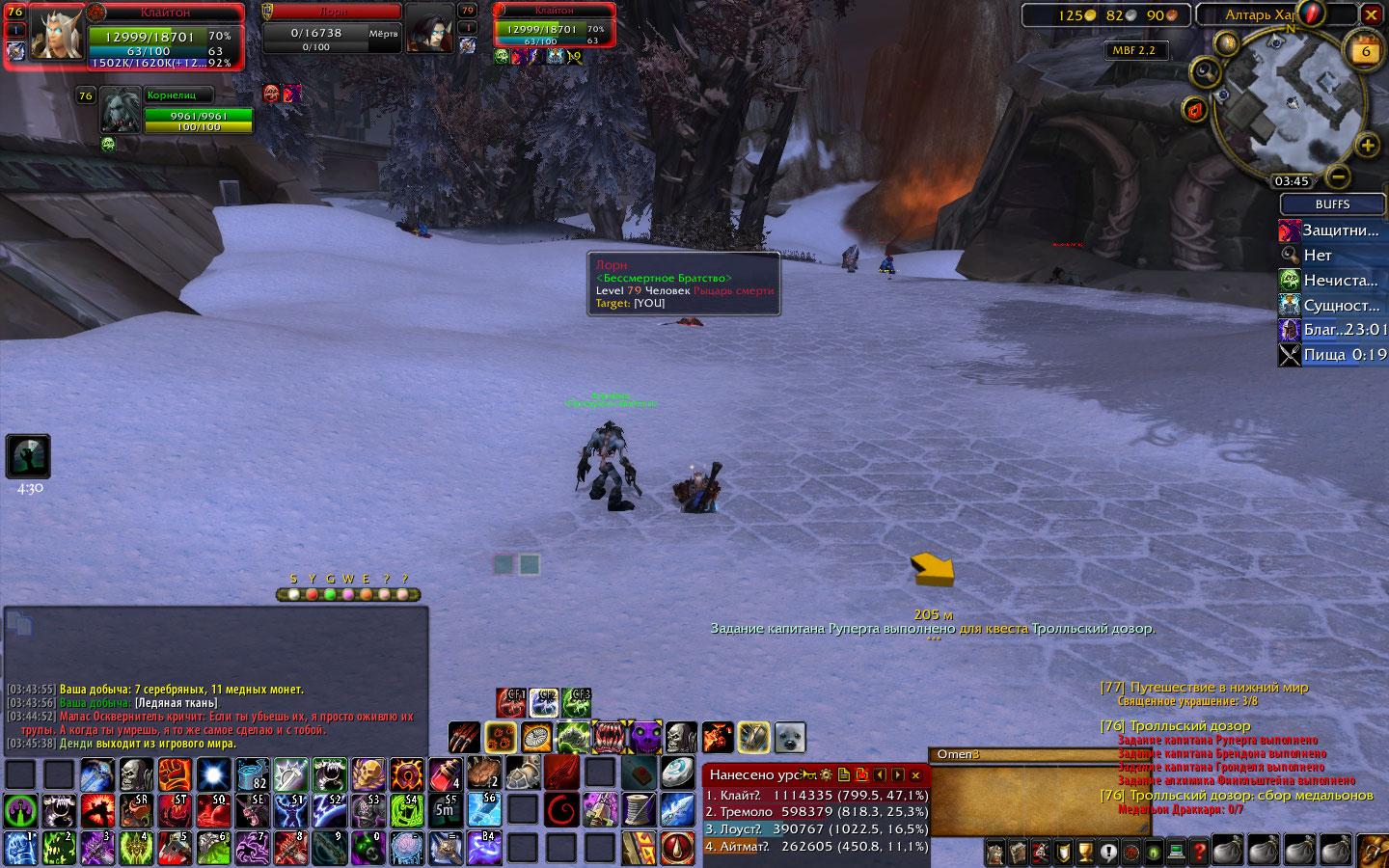The image size is (1389, 868).
Task: Zoom in the minimap with plus button
Action: point(1367,146)
